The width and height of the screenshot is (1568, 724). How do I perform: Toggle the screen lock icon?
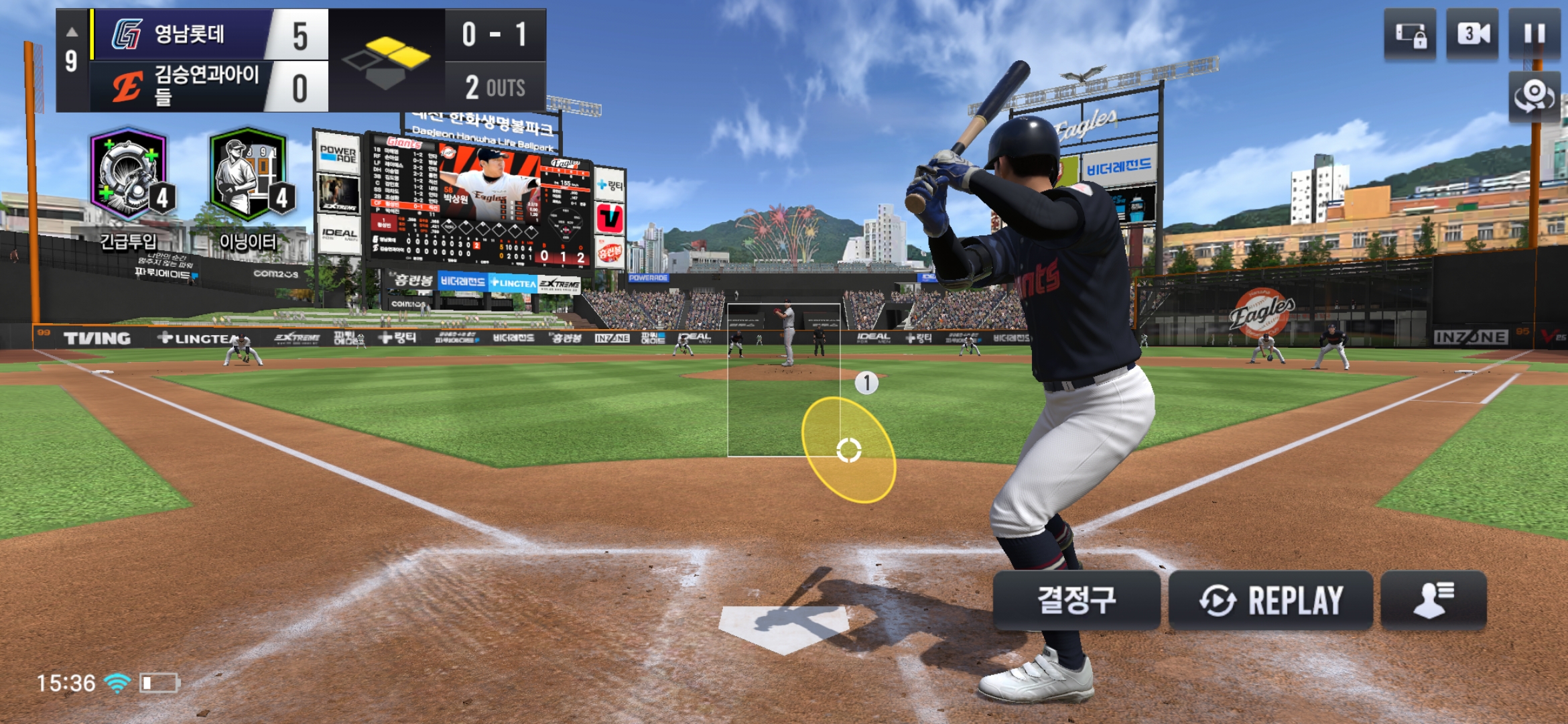[1410, 34]
